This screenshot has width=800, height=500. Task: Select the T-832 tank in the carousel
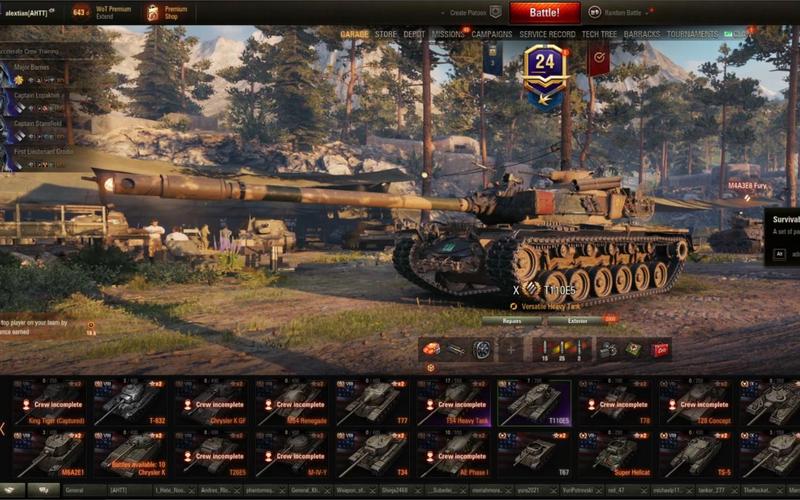click(131, 402)
